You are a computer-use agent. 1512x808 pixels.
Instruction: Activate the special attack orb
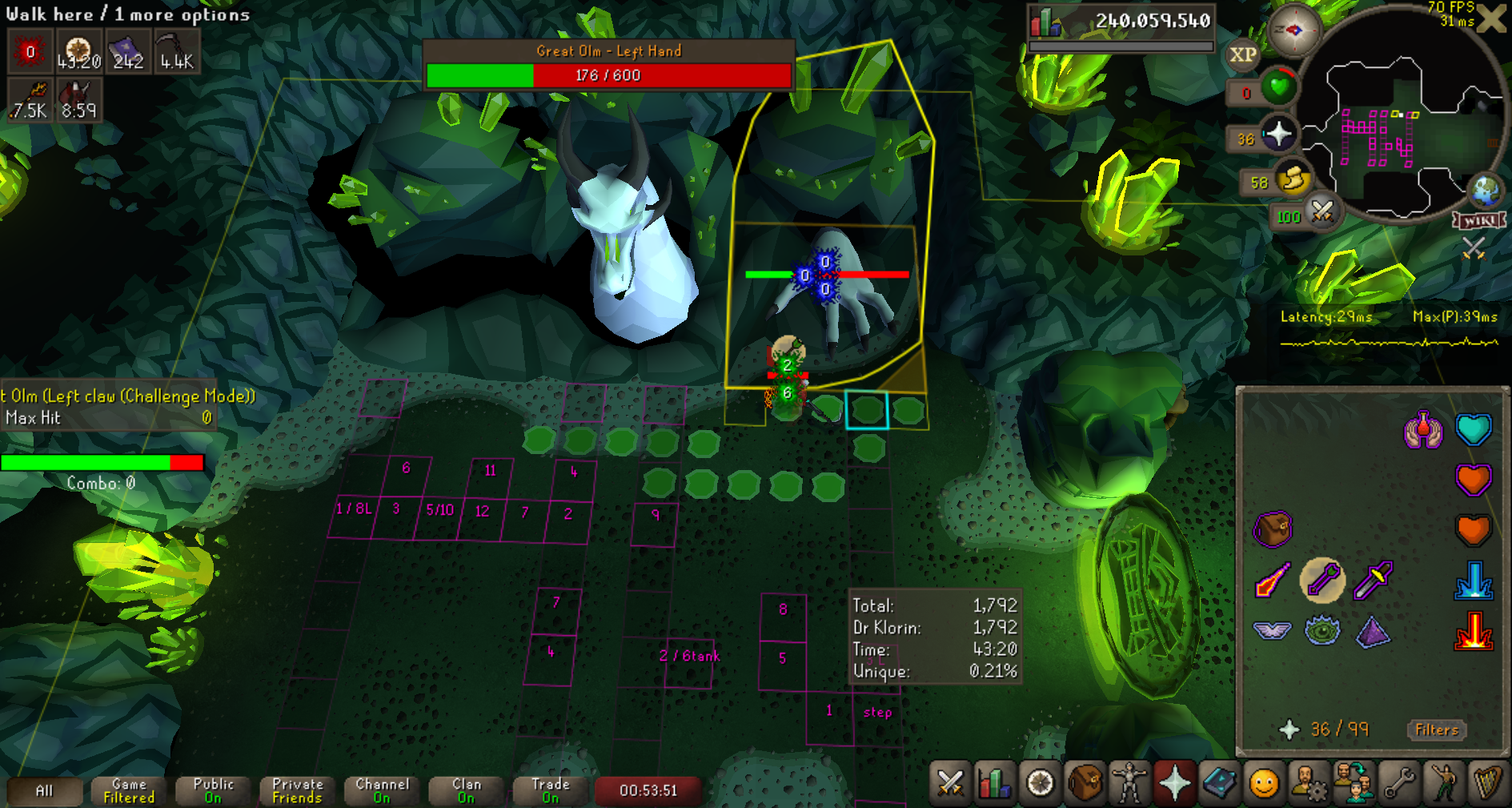coord(1321,212)
